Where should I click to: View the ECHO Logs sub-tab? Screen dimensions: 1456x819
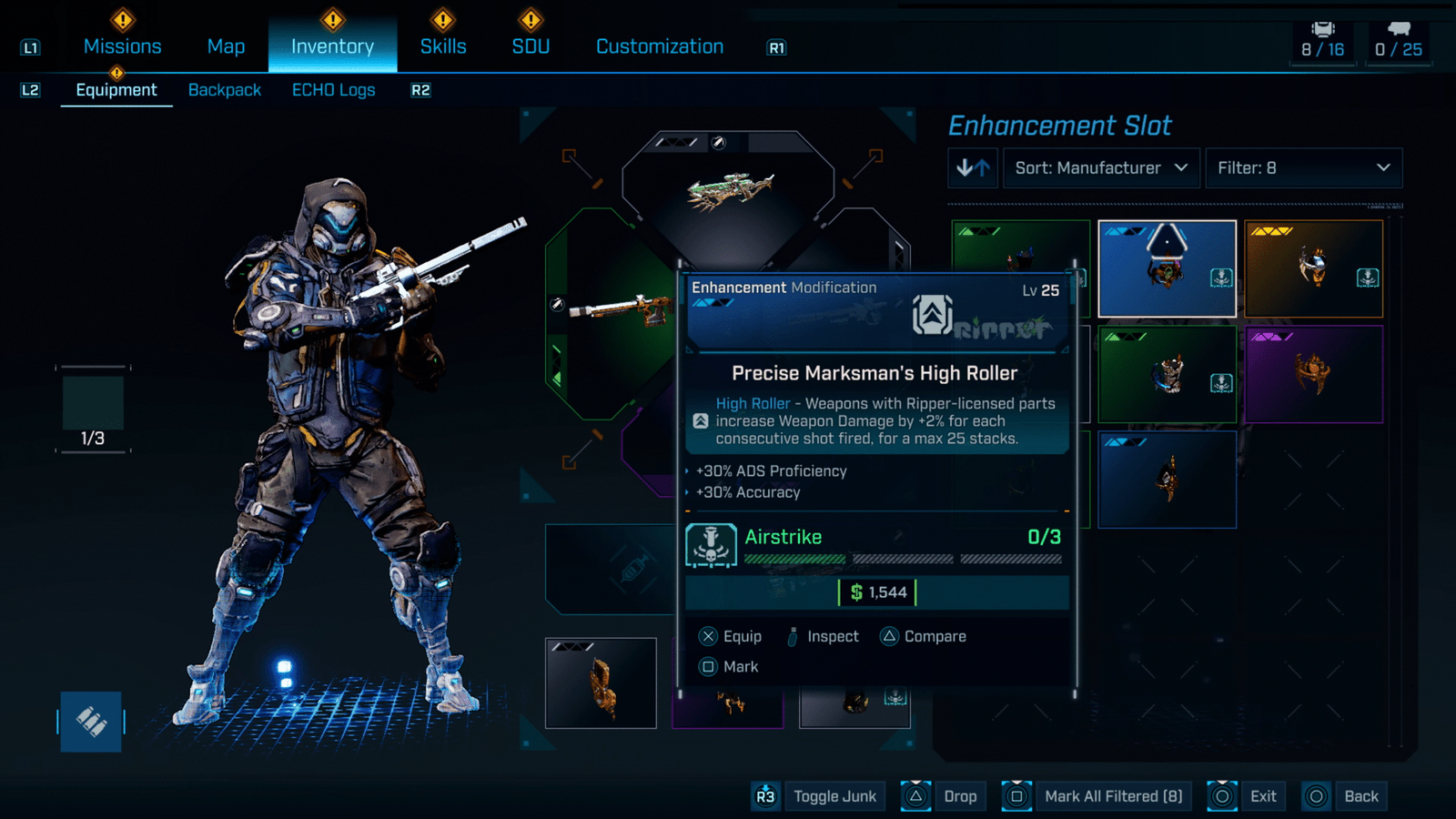coord(333,90)
